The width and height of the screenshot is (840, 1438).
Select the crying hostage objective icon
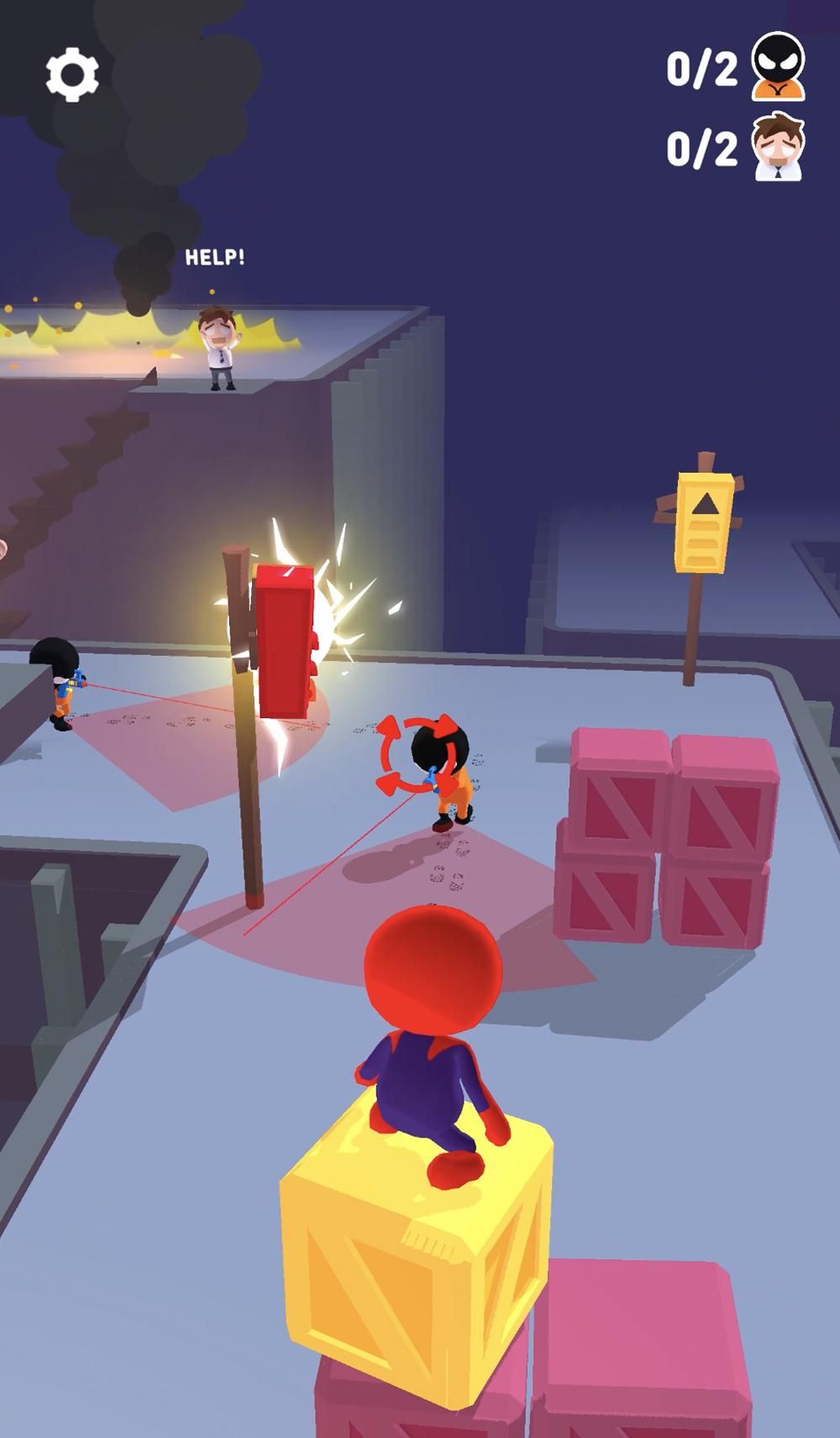(779, 148)
